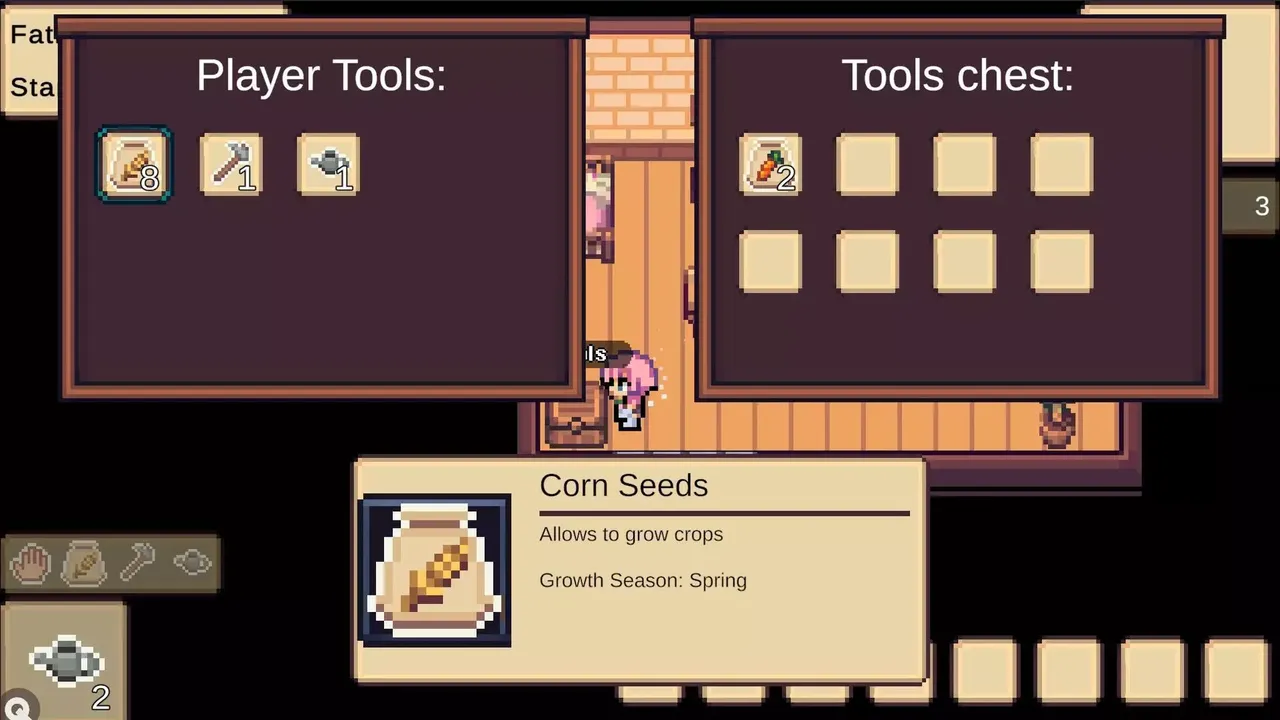Viewport: 1280px width, 720px height.
Task: Select the hand tool in the hotbar
Action: point(30,563)
